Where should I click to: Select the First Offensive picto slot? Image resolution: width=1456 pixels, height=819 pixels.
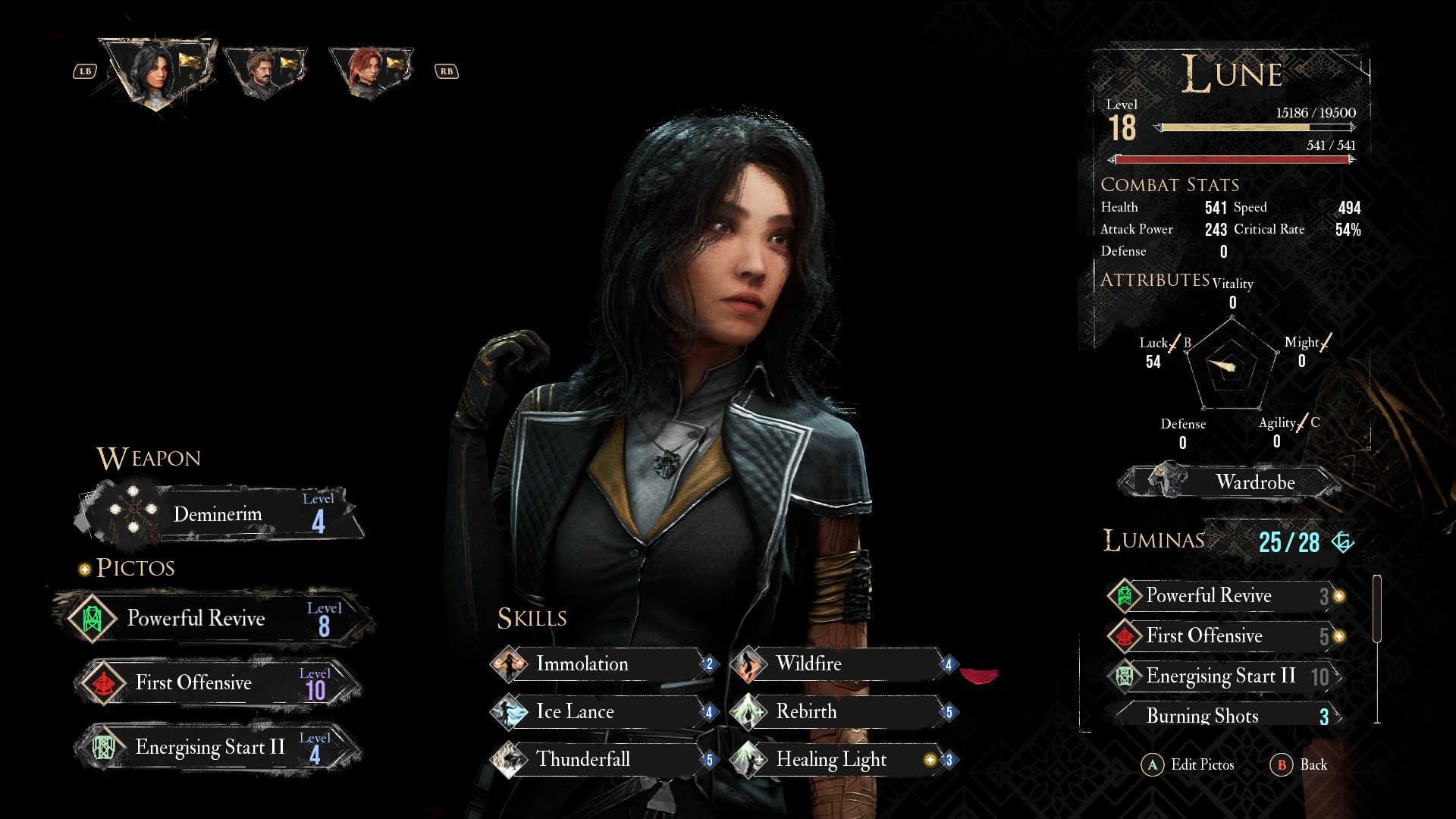[216, 683]
